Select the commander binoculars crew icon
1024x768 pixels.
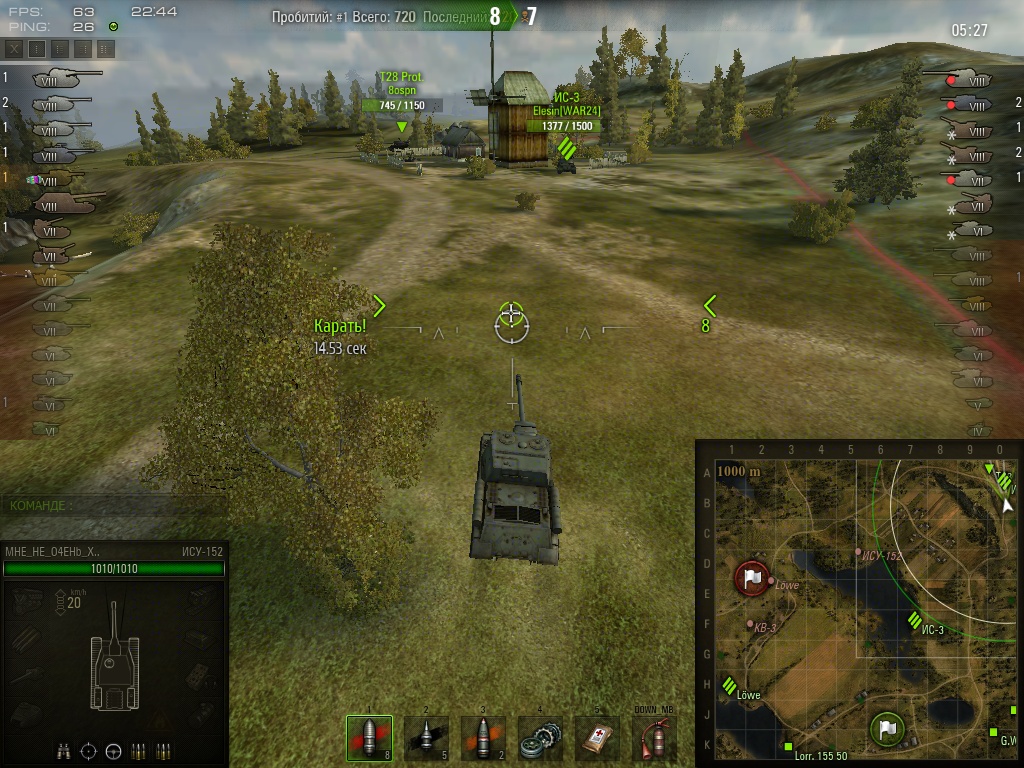(x=65, y=750)
